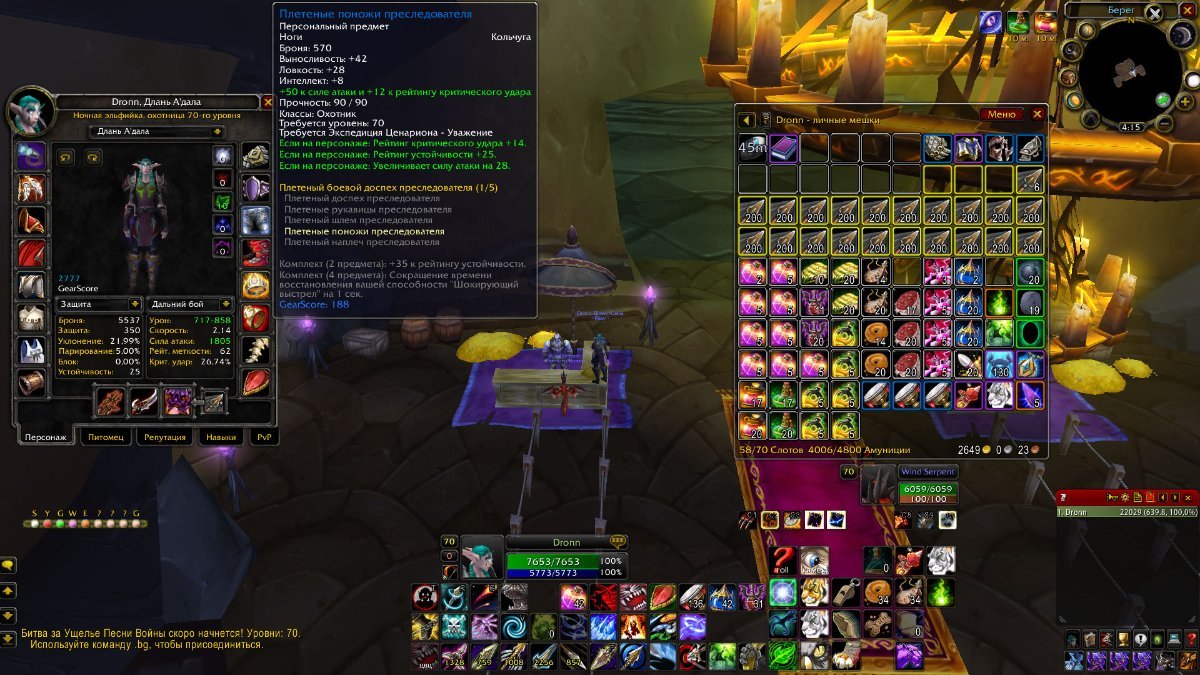Click the Меню button in the bag window
This screenshot has width=1200, height=675.
click(1001, 114)
